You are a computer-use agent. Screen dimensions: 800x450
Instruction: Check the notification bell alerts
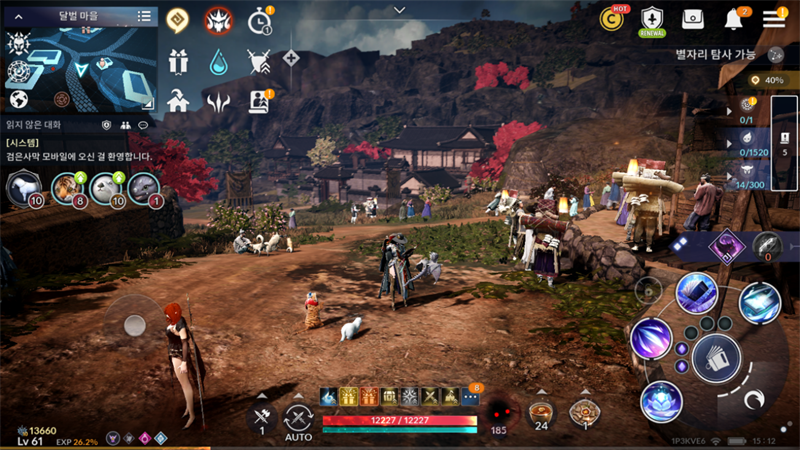coord(734,19)
